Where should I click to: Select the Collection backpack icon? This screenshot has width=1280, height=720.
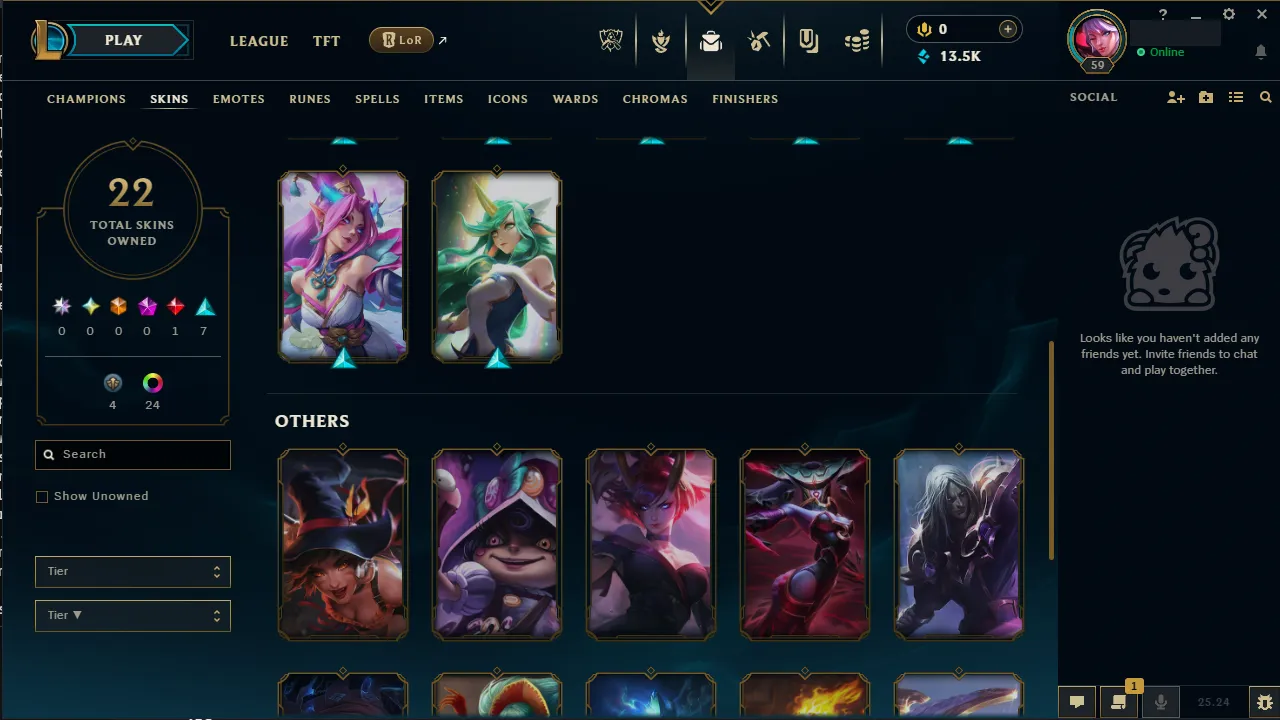coord(710,40)
